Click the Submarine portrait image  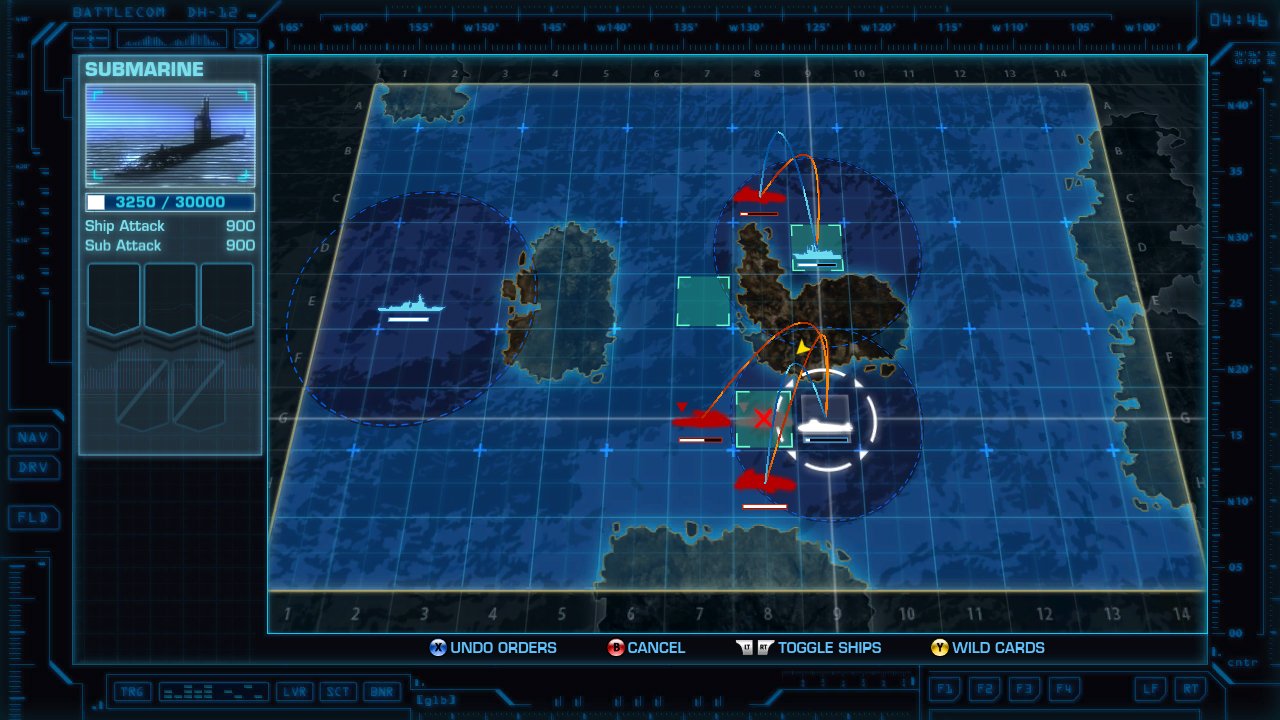(x=168, y=135)
